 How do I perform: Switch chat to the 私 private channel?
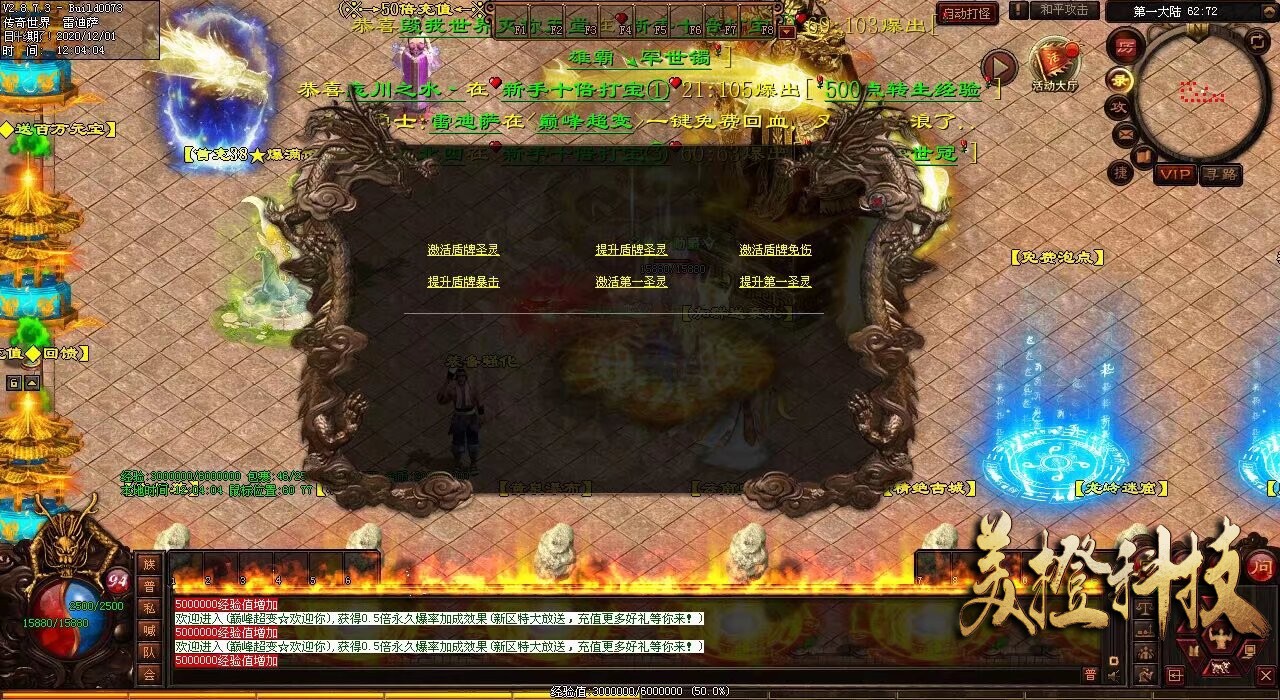coord(149,608)
